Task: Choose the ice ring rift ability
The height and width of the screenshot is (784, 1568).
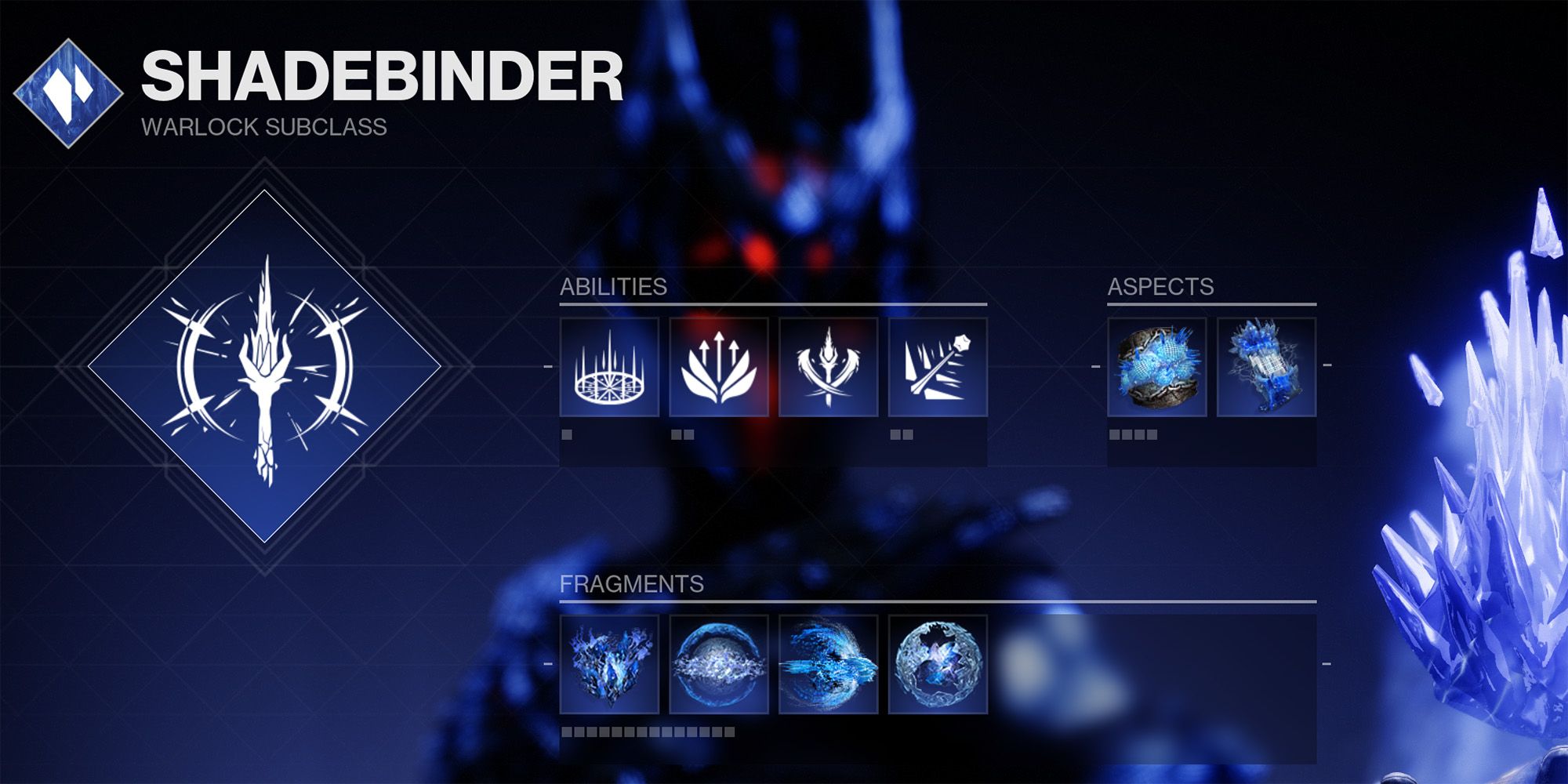Action: click(609, 367)
